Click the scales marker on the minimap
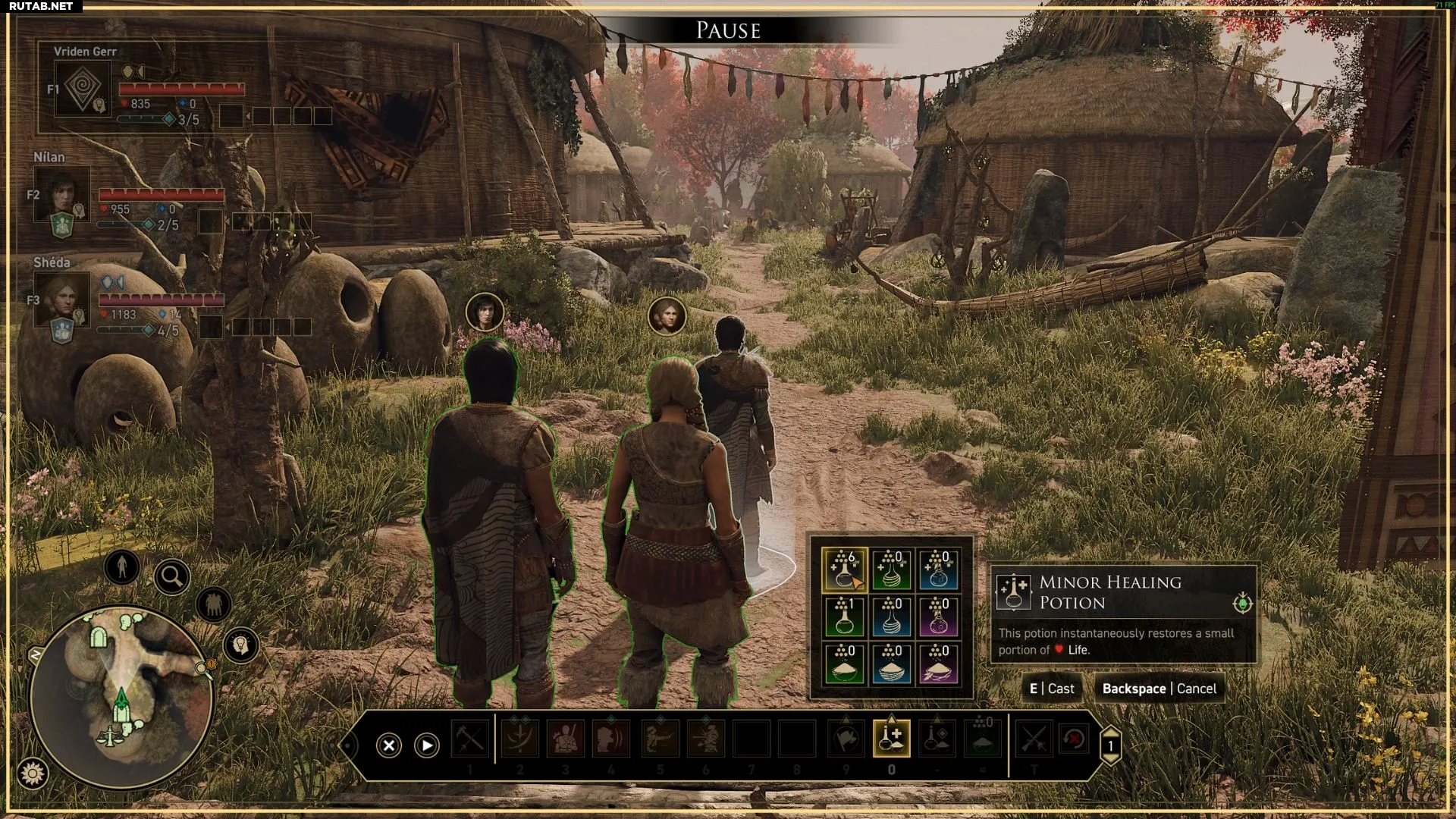1456x819 pixels. [x=112, y=736]
